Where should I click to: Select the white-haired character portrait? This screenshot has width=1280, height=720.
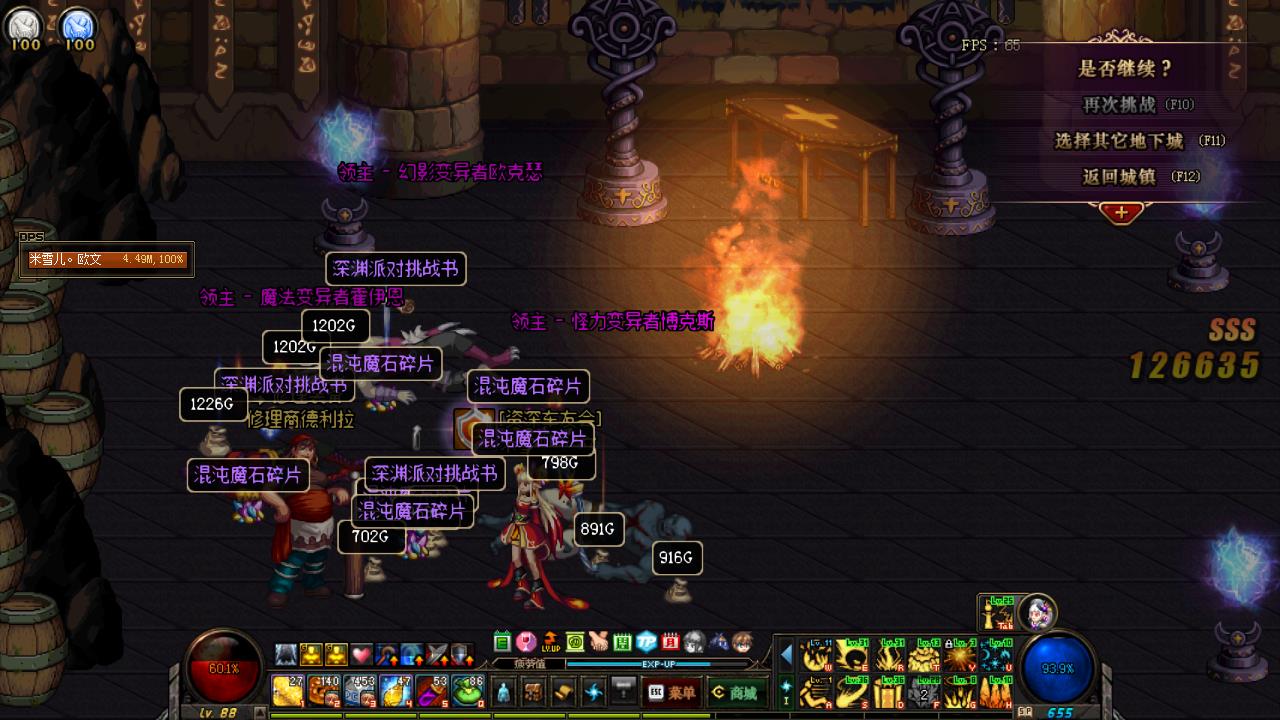coord(1037,610)
